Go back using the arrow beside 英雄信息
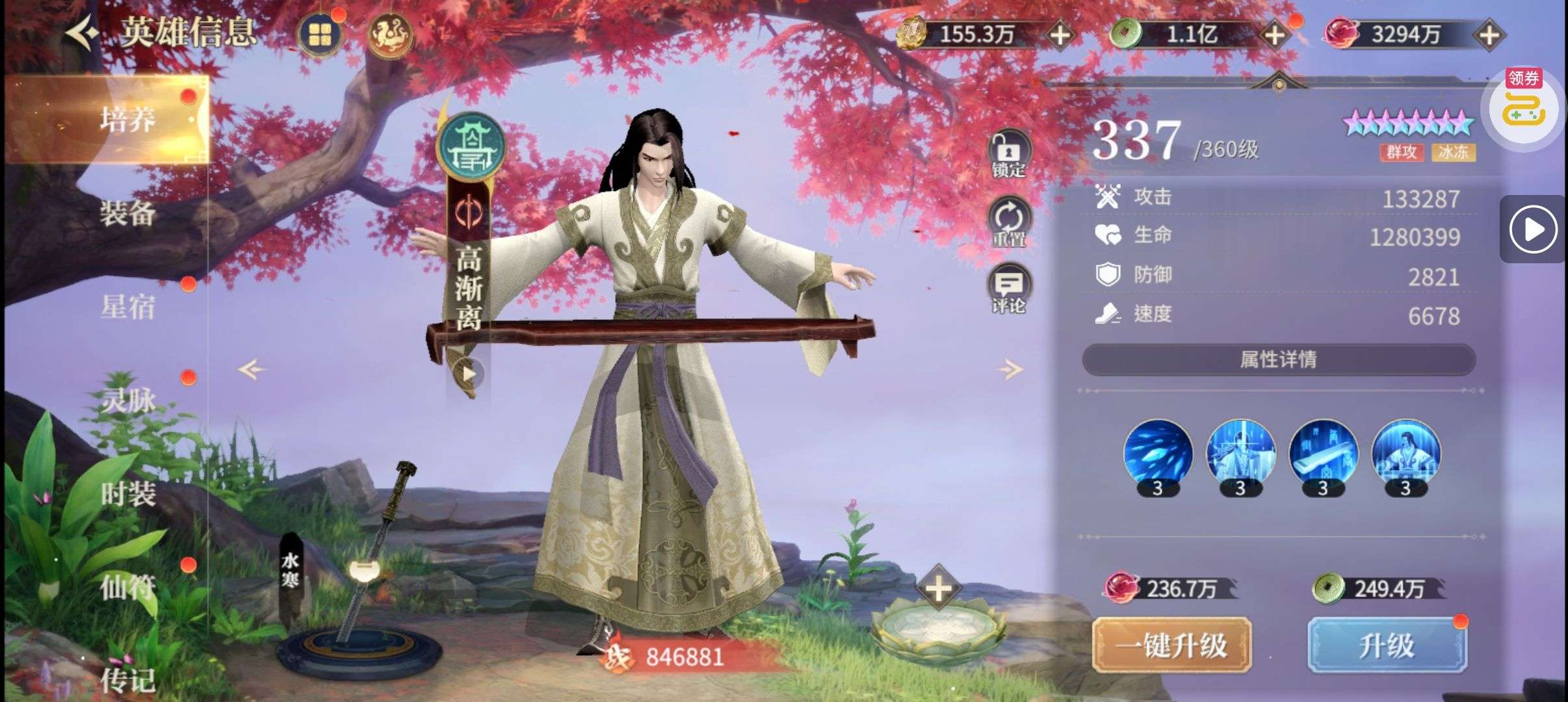Viewport: 1568px width, 702px height. pyautogui.click(x=83, y=32)
